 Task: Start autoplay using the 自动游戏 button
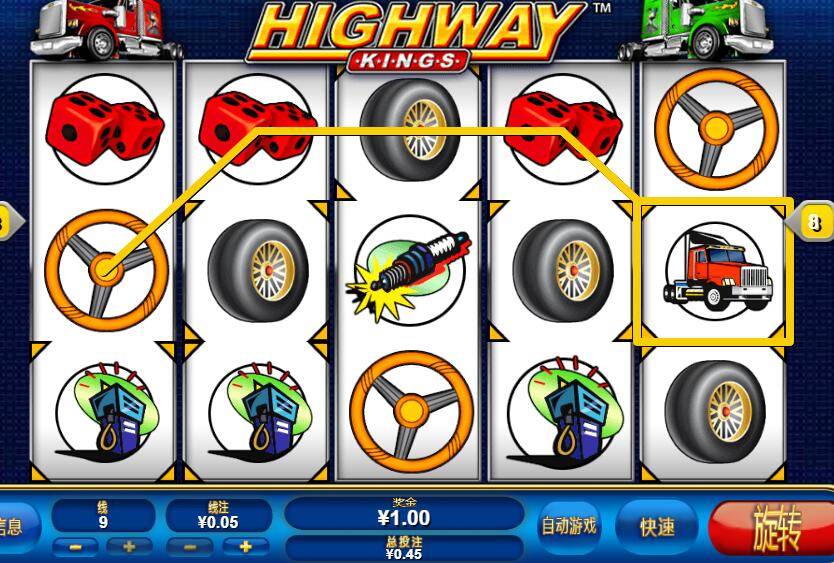tap(568, 524)
